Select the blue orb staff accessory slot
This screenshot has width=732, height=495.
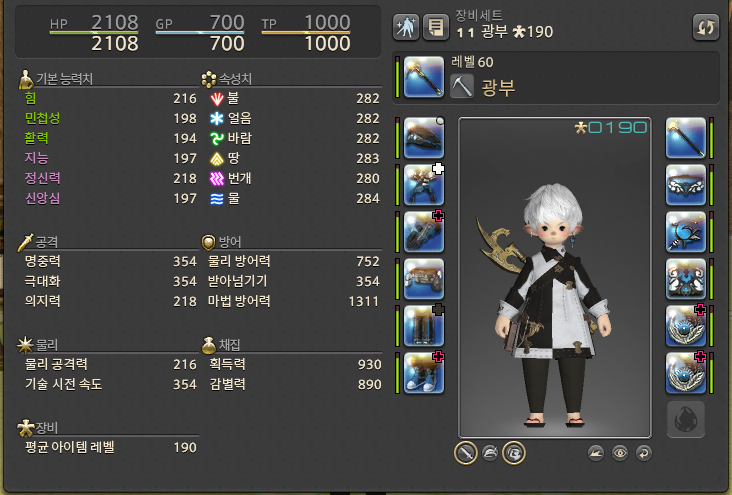click(686, 231)
